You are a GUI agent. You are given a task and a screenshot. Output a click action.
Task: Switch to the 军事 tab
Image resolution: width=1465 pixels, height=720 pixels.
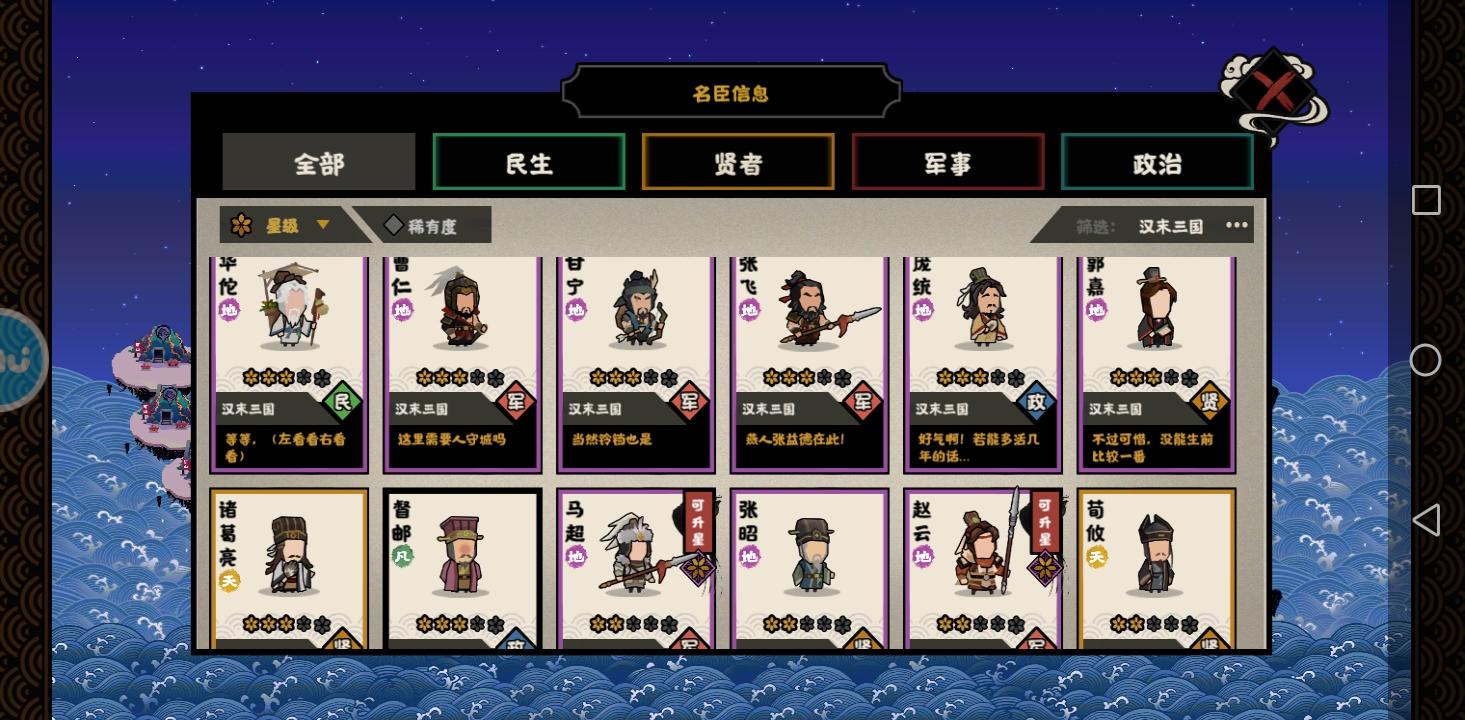pyautogui.click(x=947, y=162)
